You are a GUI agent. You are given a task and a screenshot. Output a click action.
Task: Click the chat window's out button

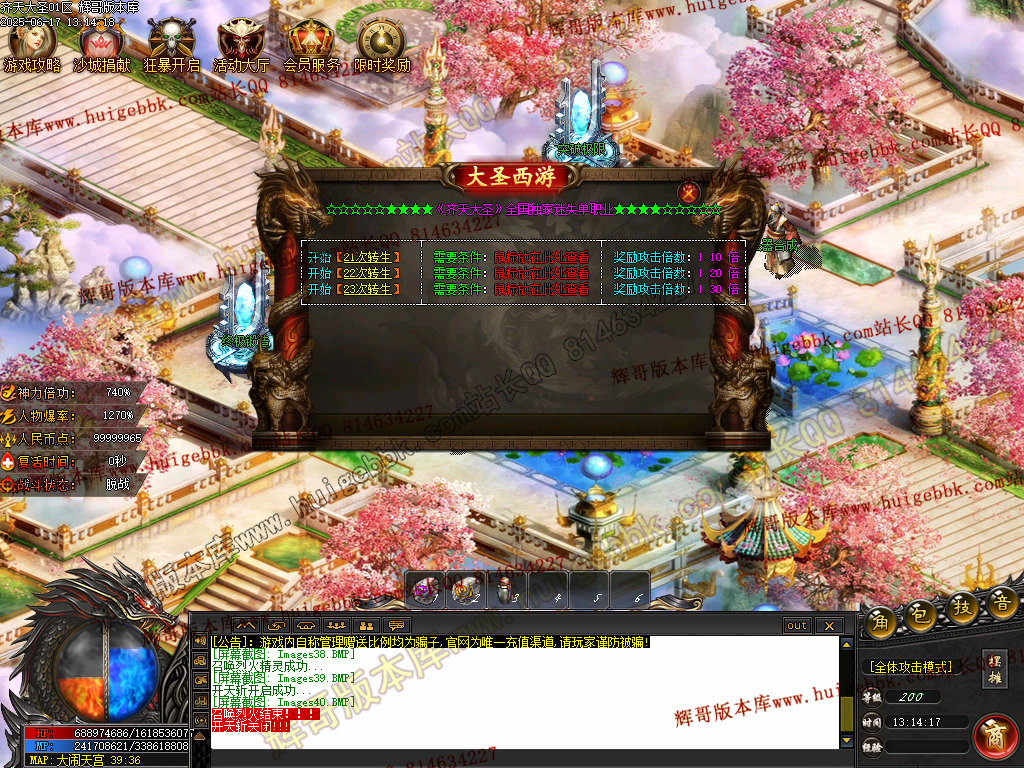pyautogui.click(x=796, y=626)
